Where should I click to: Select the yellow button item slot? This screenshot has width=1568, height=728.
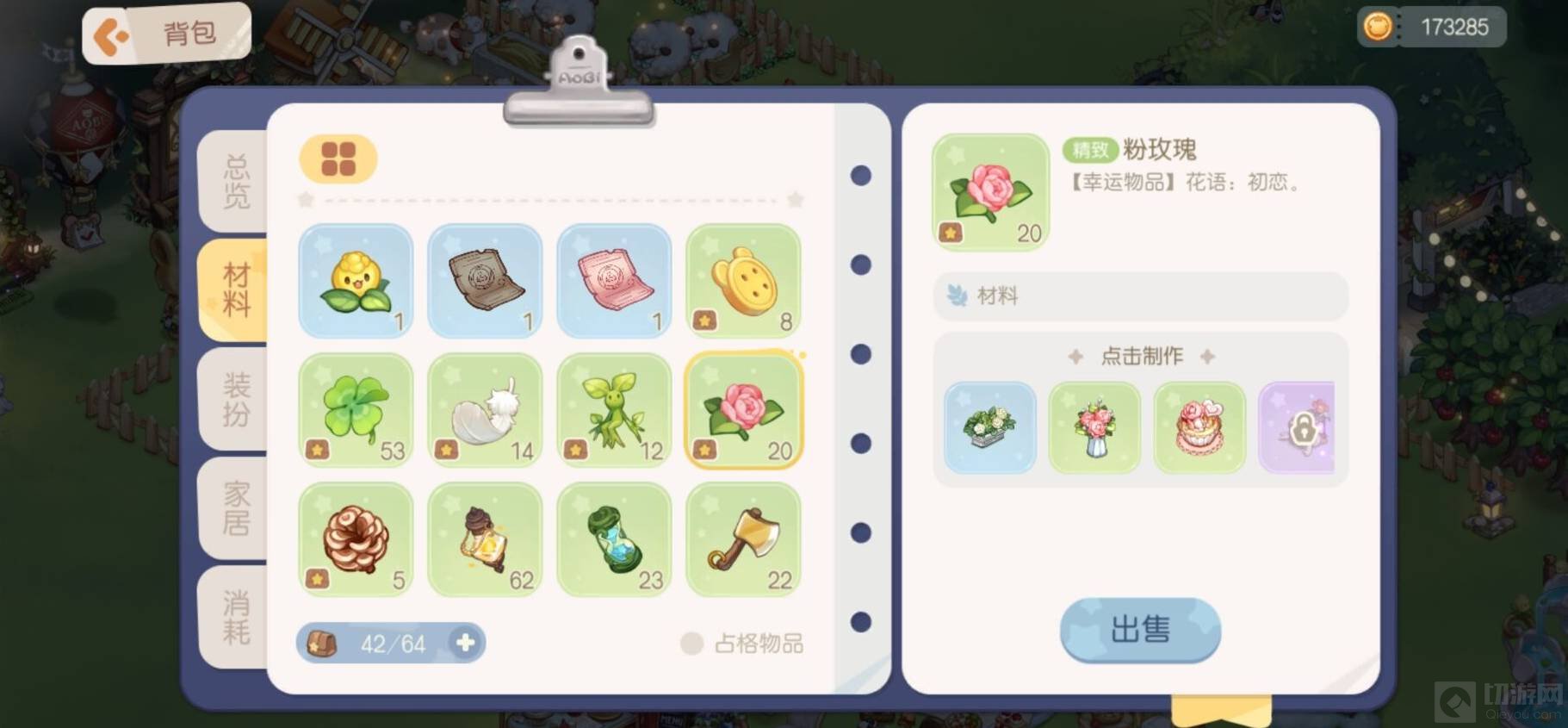tap(743, 281)
